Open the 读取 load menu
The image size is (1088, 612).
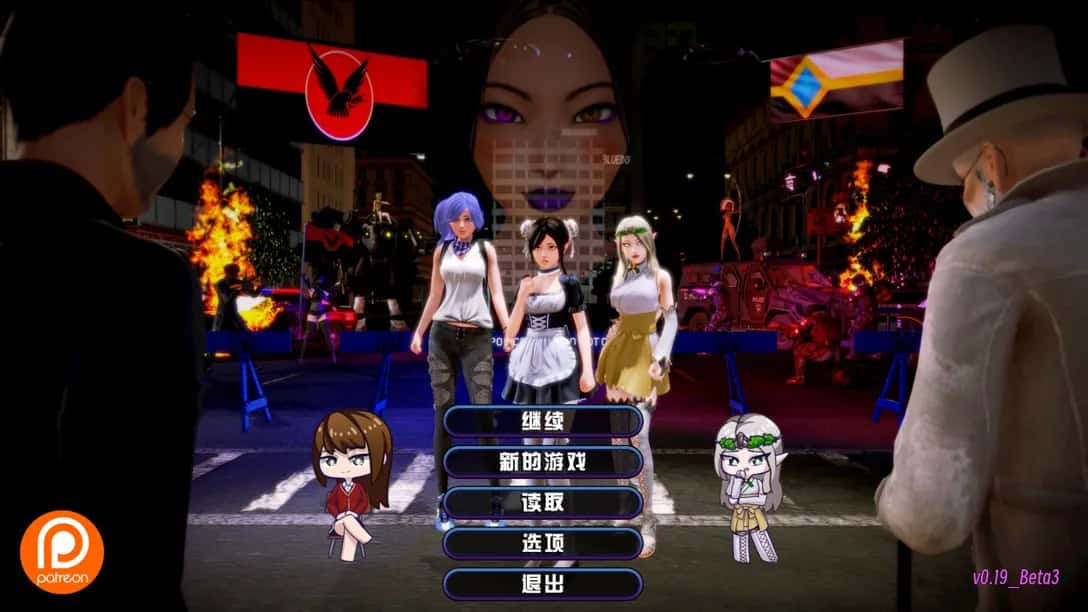543,503
